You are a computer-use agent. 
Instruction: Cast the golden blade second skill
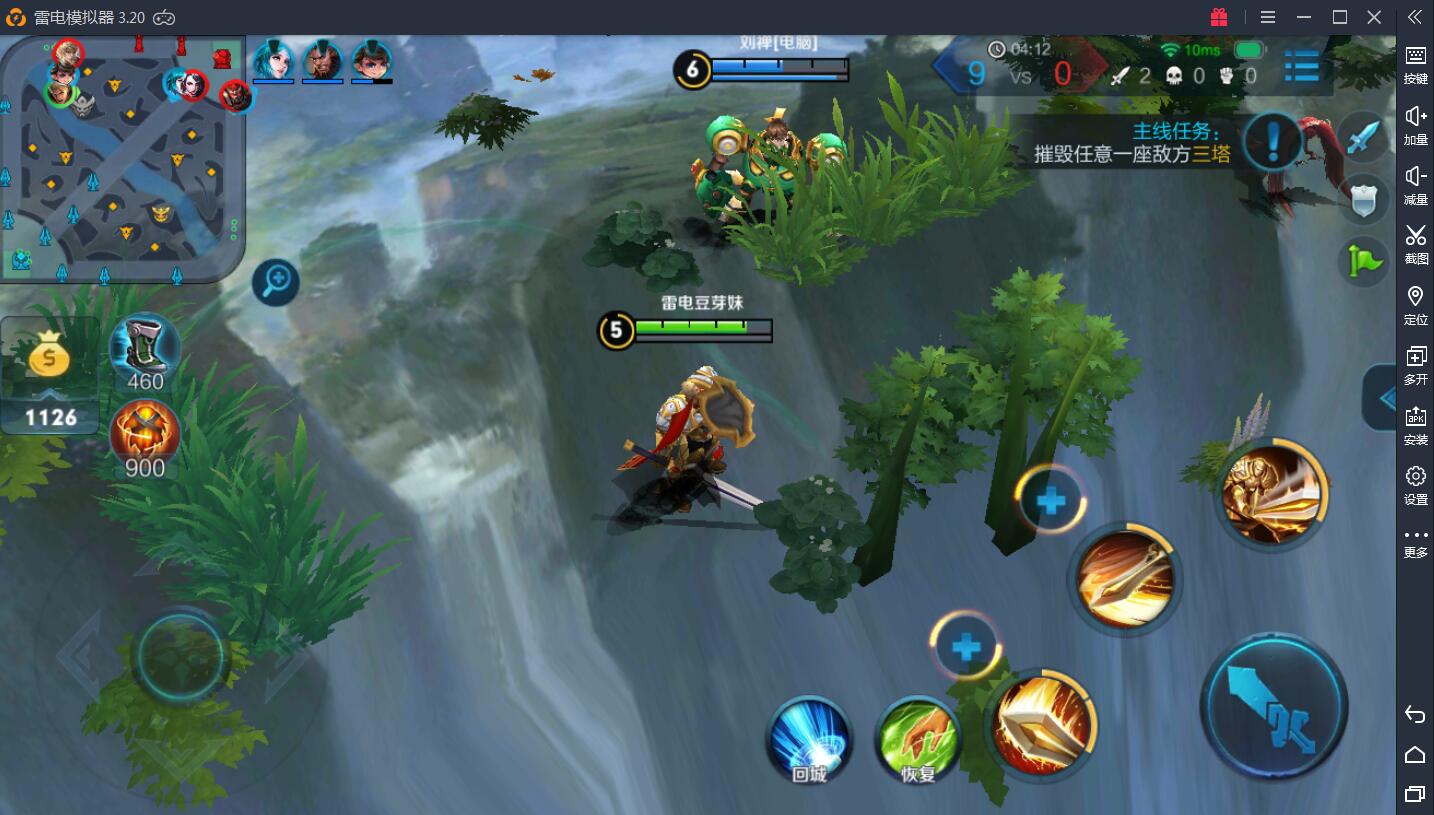pos(1125,577)
